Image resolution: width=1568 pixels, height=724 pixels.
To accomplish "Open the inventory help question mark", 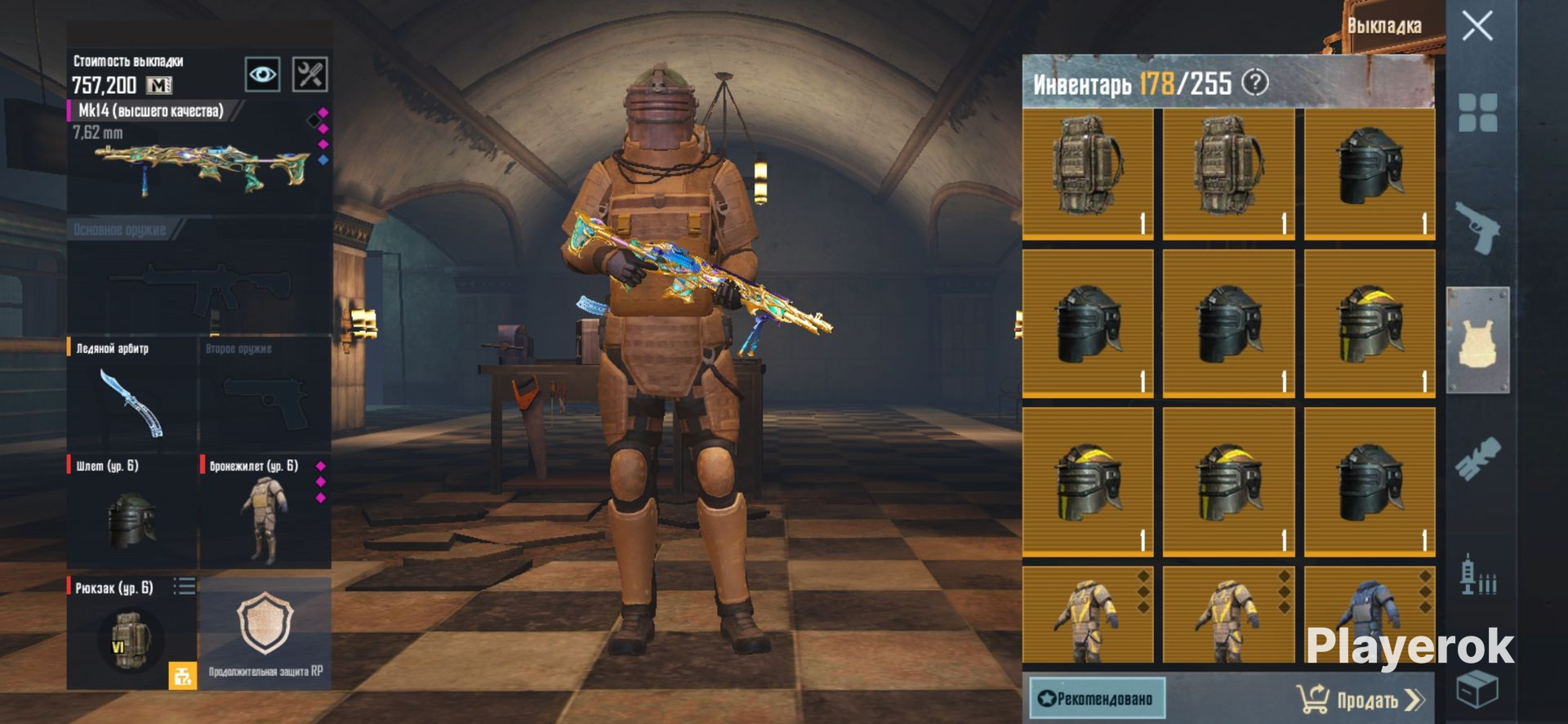I will [x=1255, y=83].
